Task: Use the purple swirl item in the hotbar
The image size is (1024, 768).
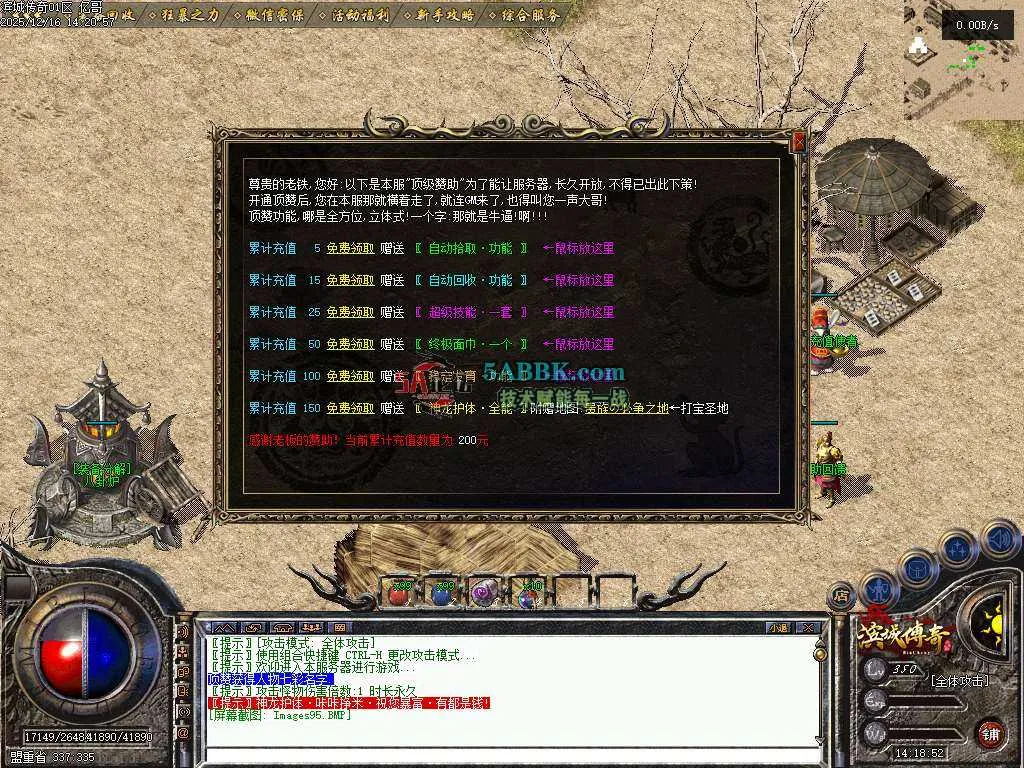Action: point(485,593)
